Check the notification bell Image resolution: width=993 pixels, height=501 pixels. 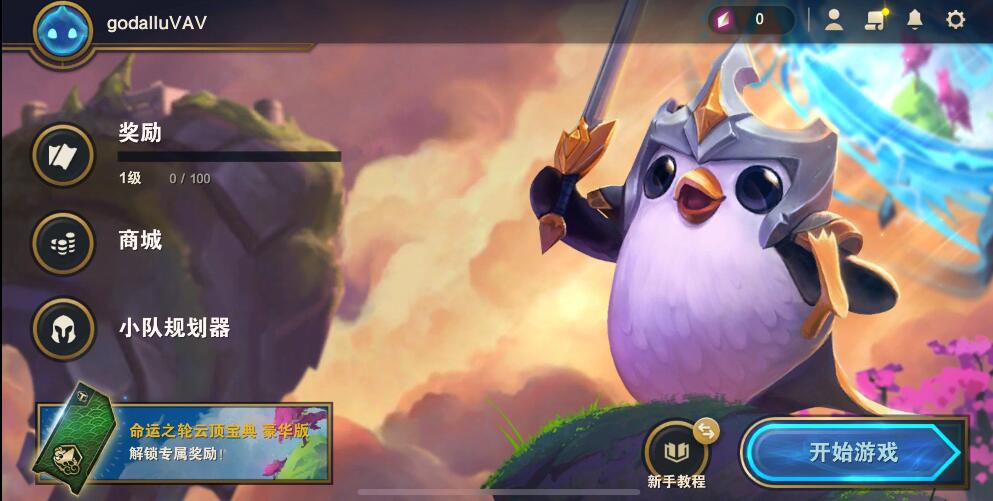coord(914,19)
